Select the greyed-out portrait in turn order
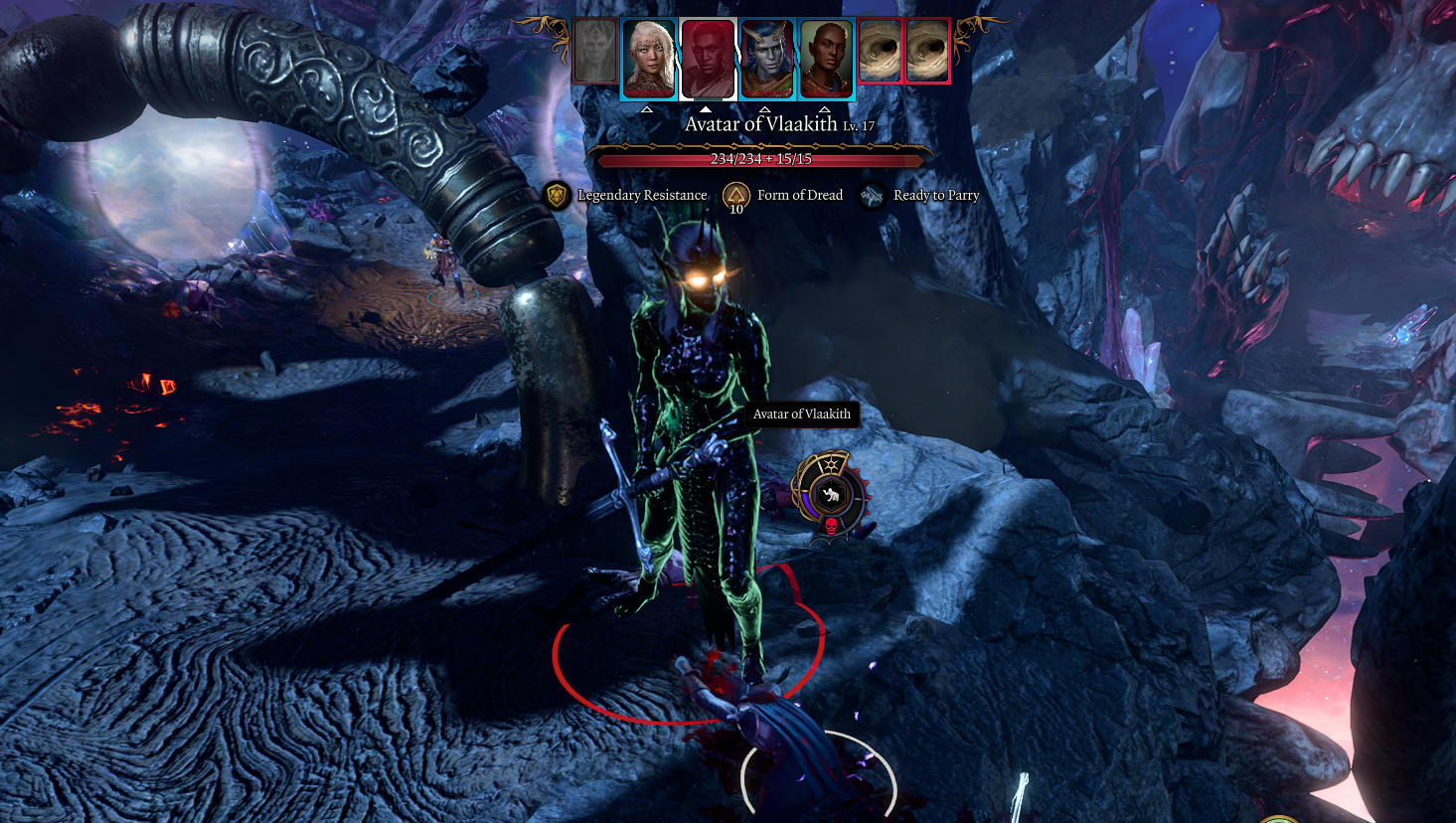The height and width of the screenshot is (823, 1456). click(594, 52)
